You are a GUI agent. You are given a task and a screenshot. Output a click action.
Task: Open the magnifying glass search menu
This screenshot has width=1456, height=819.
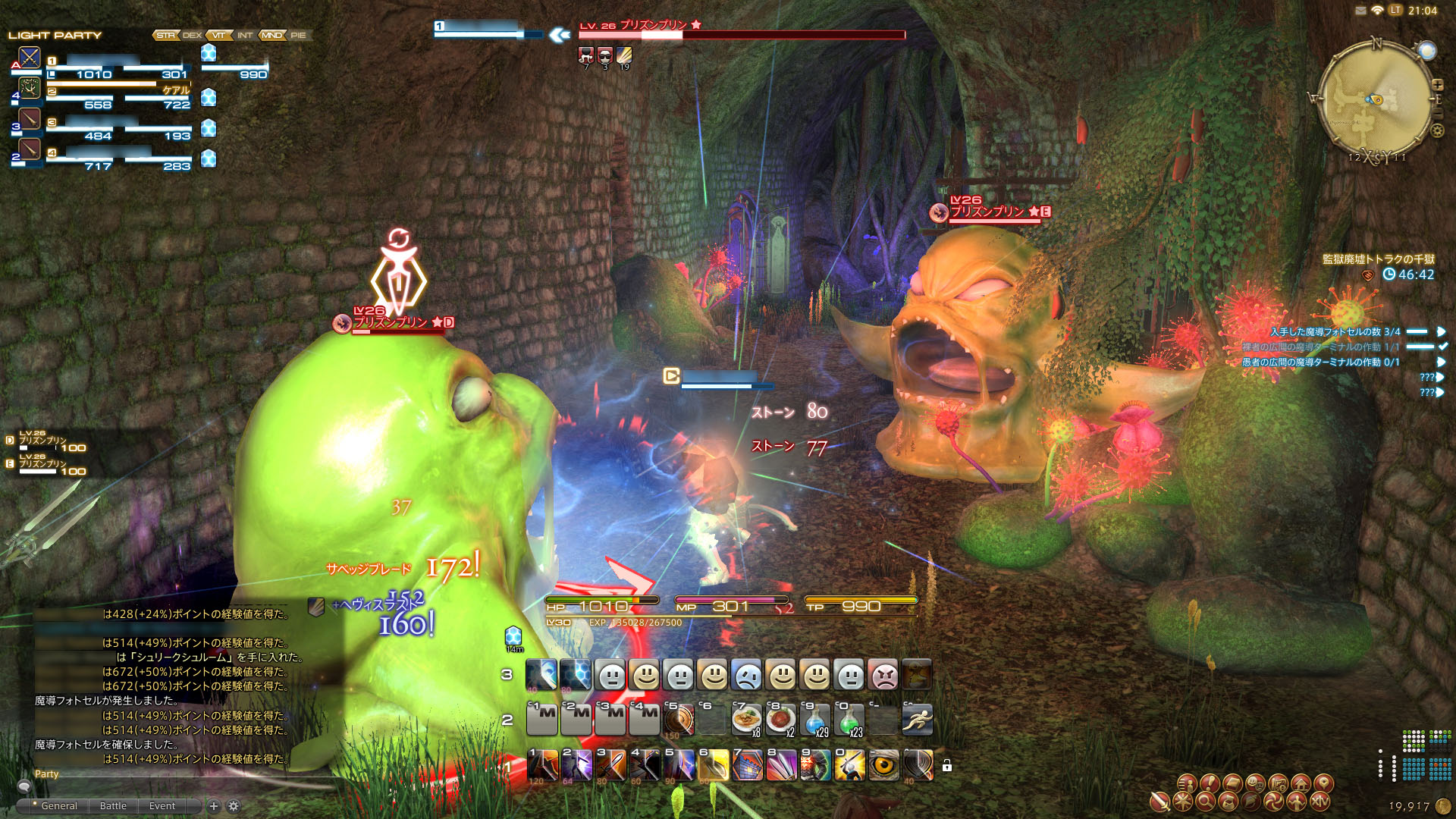[x=1206, y=801]
